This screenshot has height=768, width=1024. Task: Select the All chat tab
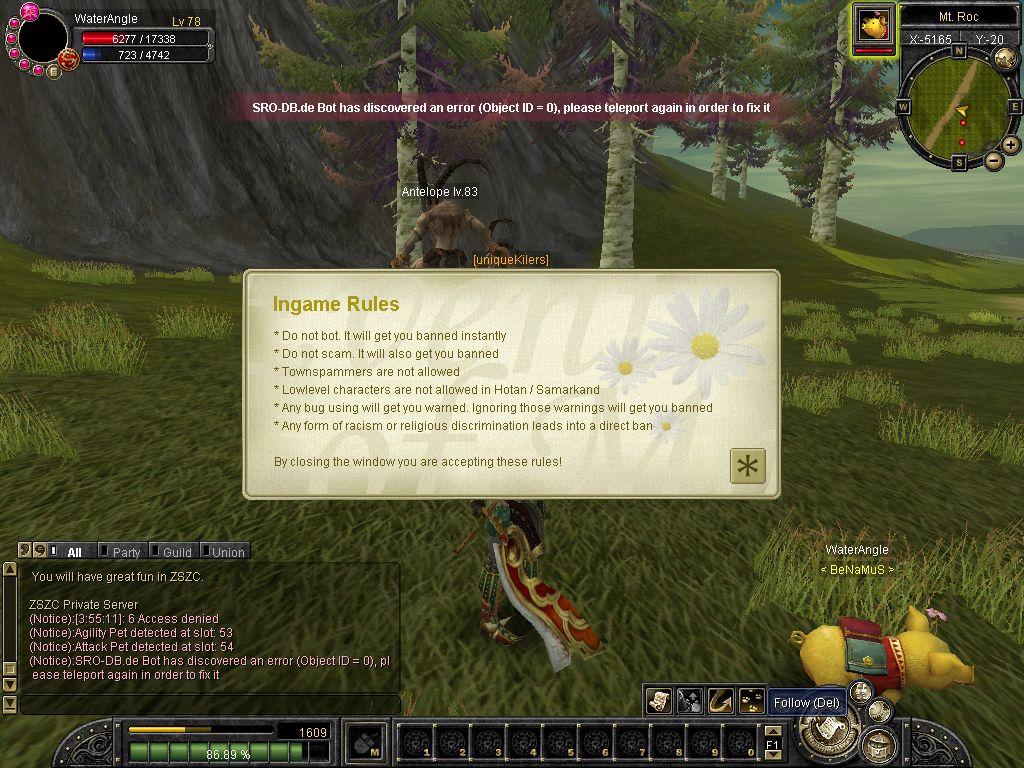click(x=74, y=551)
